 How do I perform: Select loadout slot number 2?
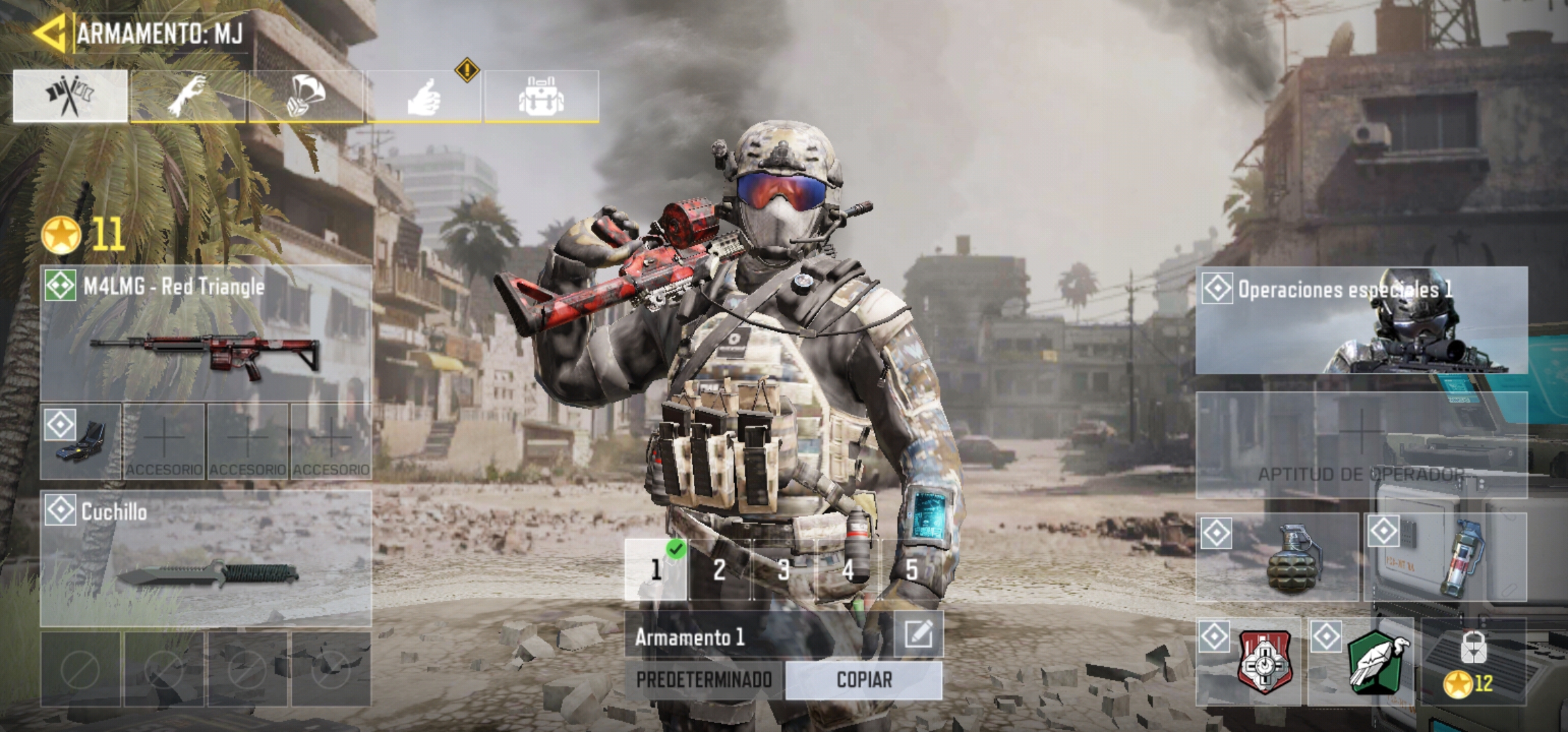720,570
